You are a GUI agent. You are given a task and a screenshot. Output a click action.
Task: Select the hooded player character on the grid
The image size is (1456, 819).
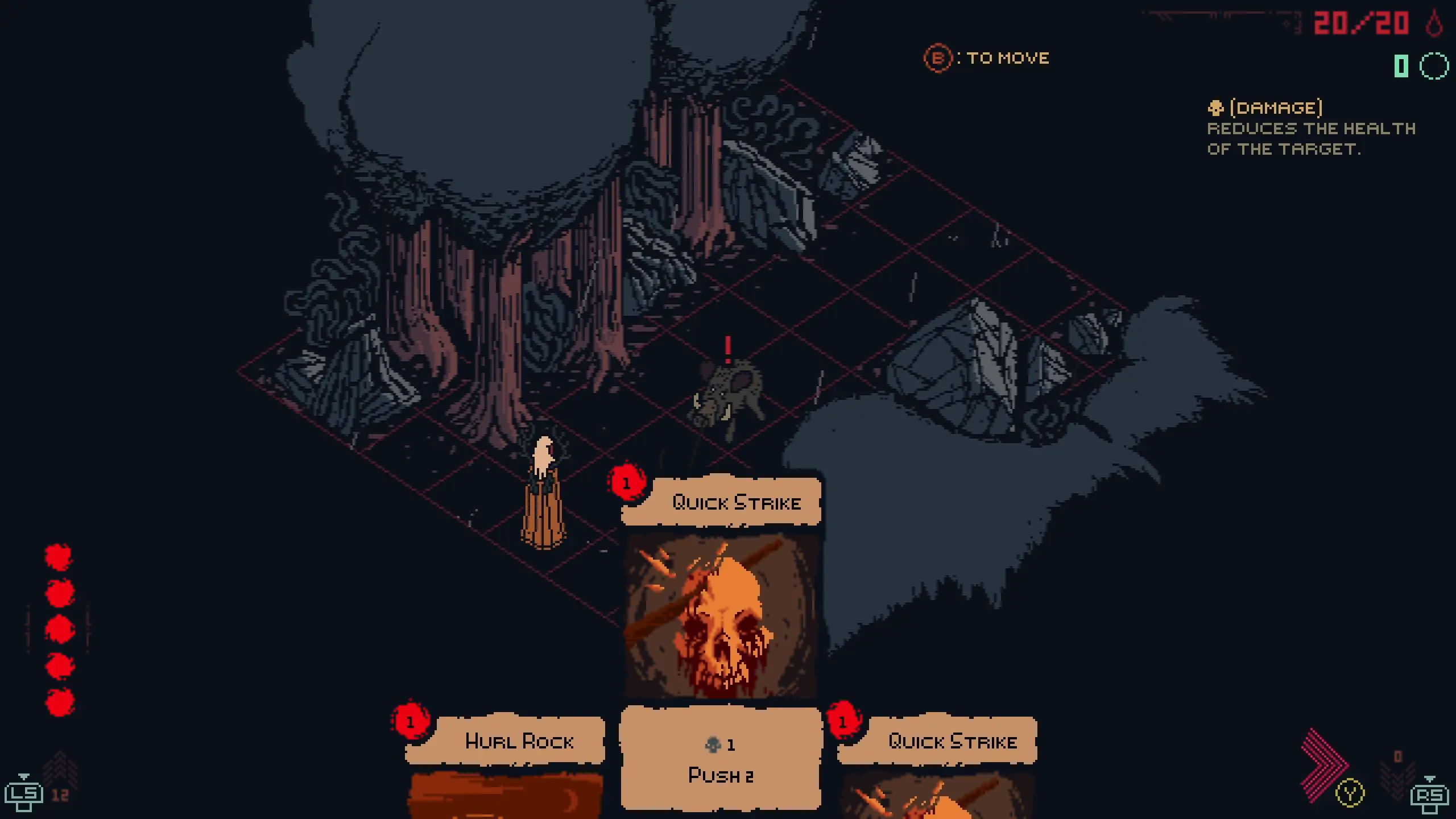(542, 489)
